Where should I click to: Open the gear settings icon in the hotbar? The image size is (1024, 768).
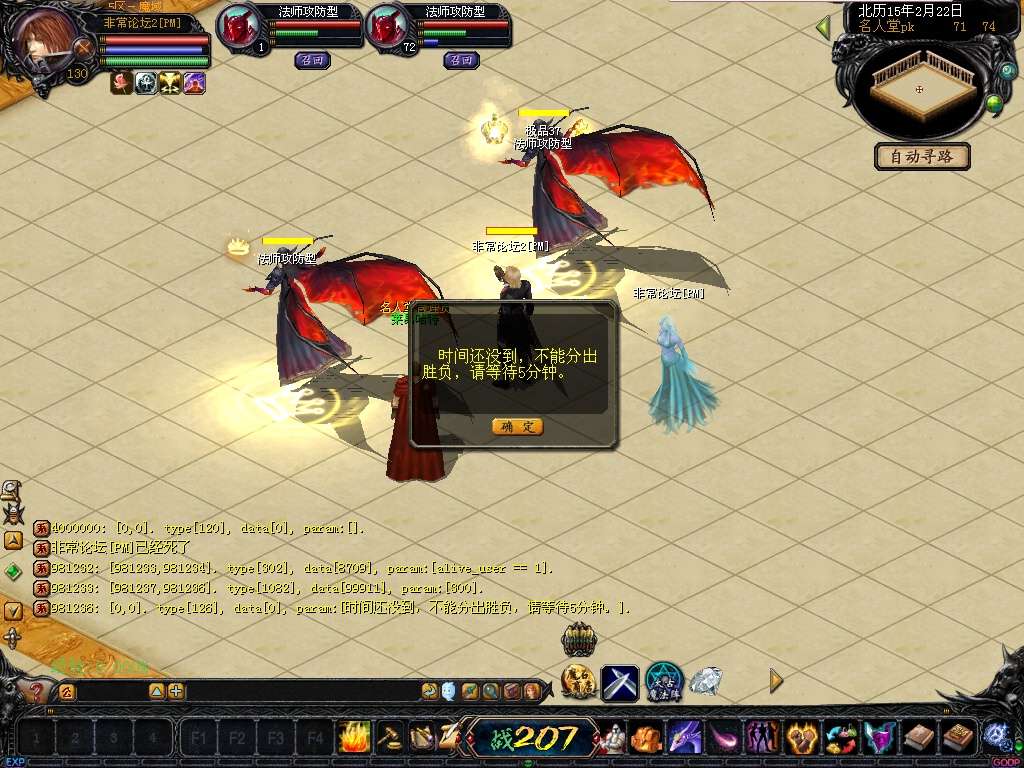point(996,737)
